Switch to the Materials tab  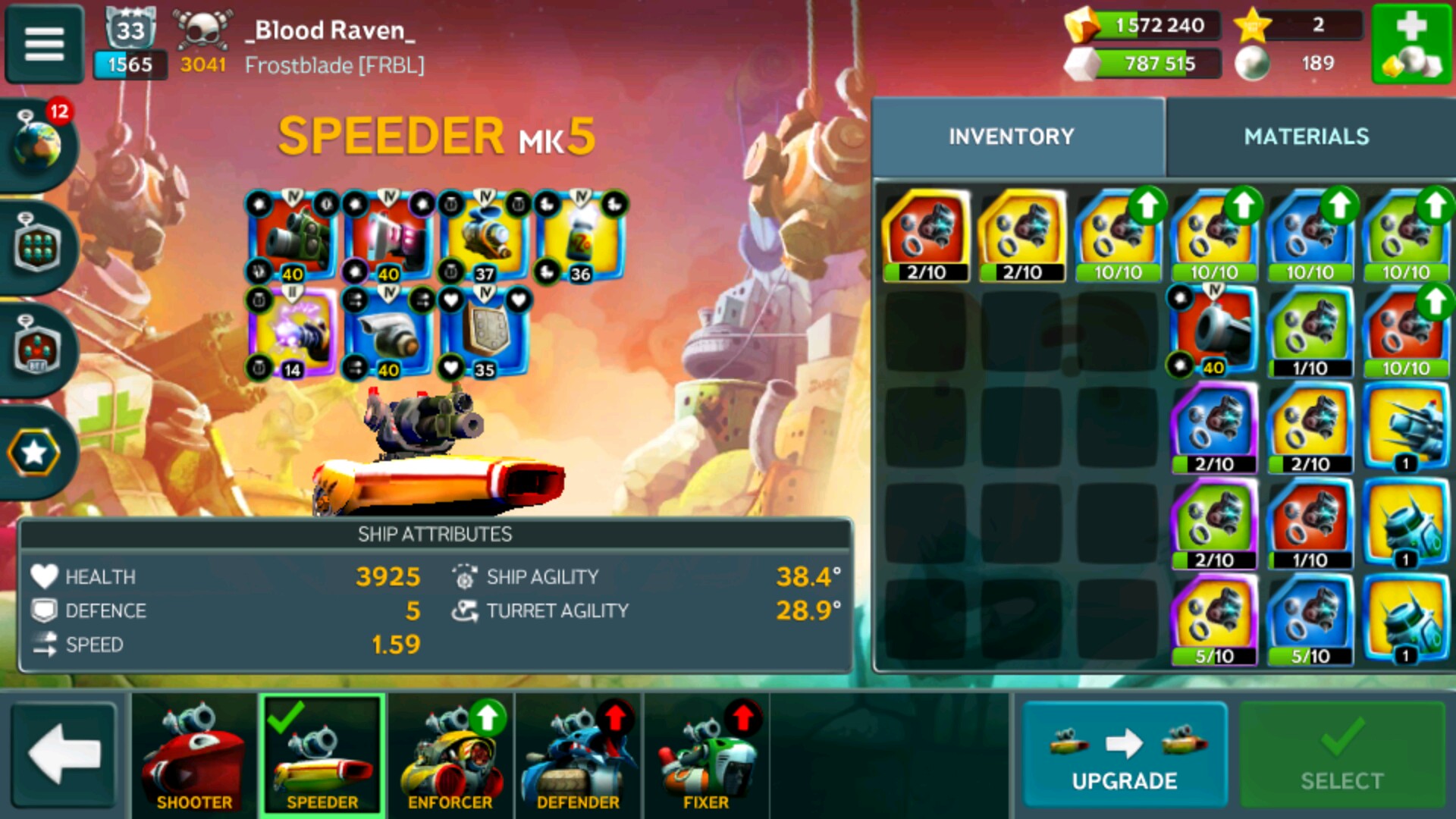1306,136
